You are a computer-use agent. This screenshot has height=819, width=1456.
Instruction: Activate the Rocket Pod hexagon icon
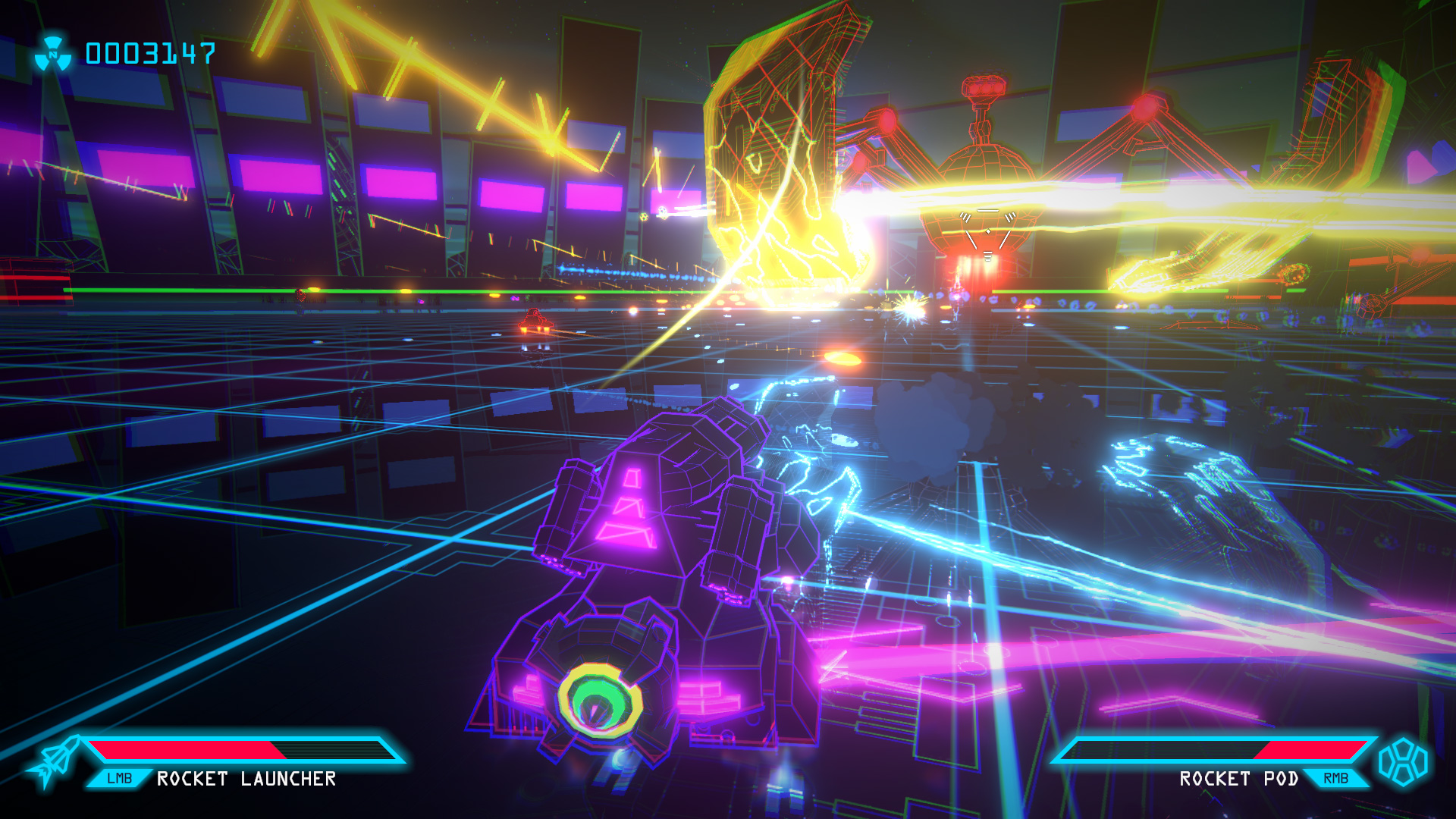pyautogui.click(x=1403, y=762)
